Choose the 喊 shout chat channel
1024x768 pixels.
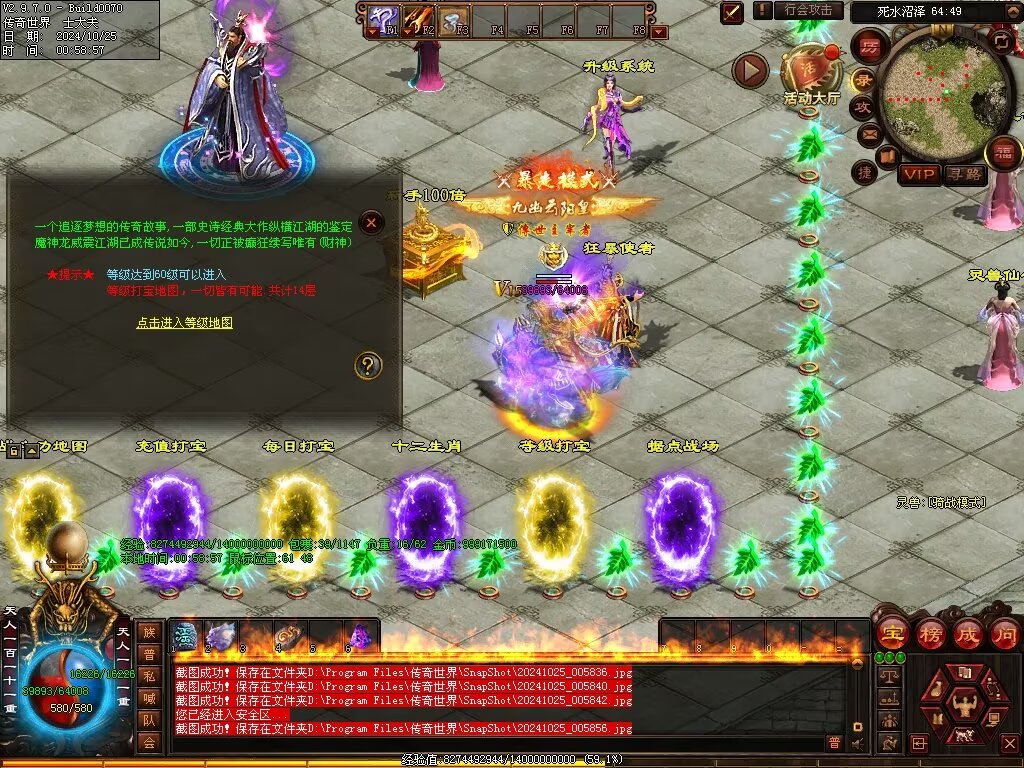pos(149,698)
